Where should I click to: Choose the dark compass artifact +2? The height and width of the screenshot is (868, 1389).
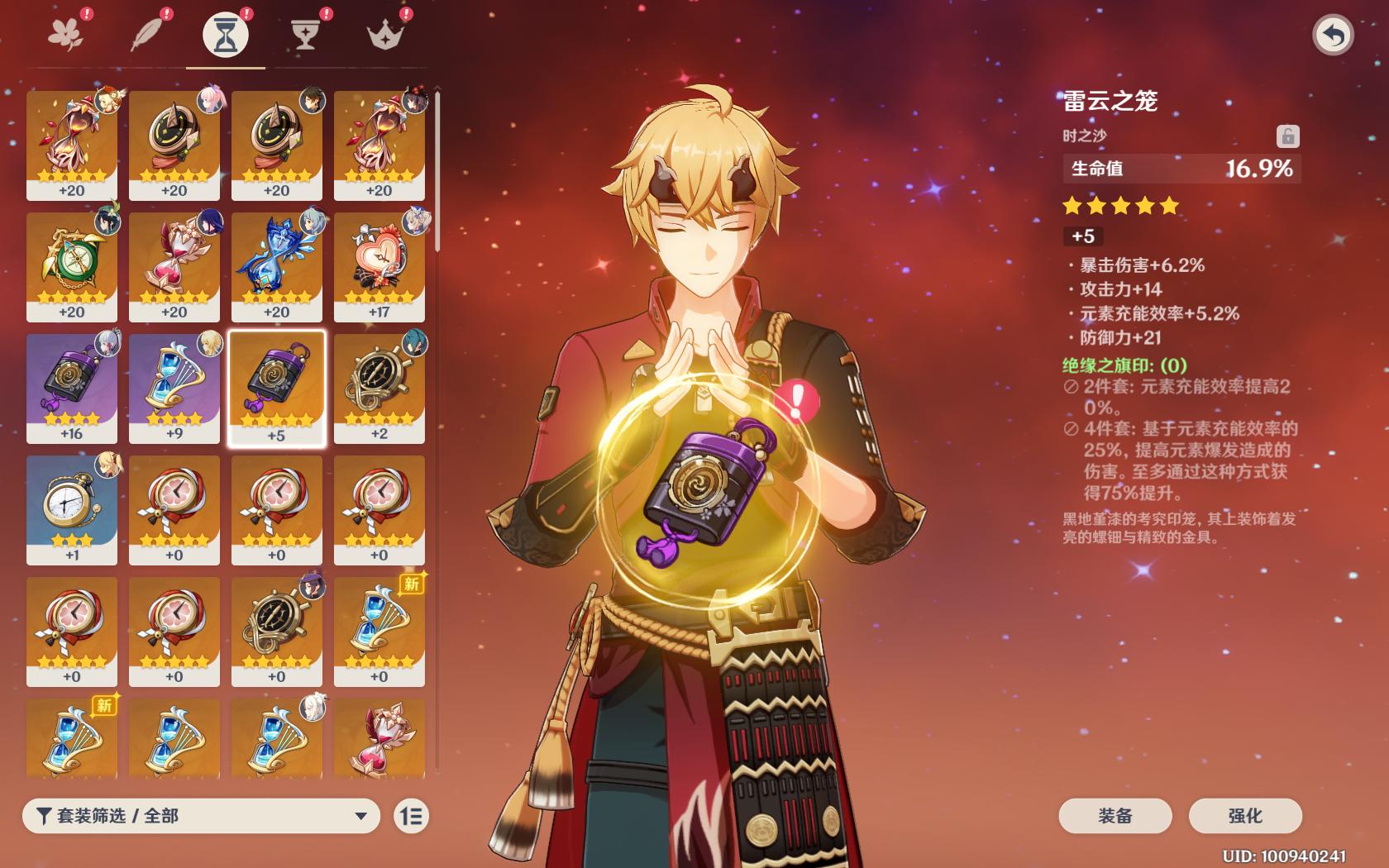click(x=379, y=388)
